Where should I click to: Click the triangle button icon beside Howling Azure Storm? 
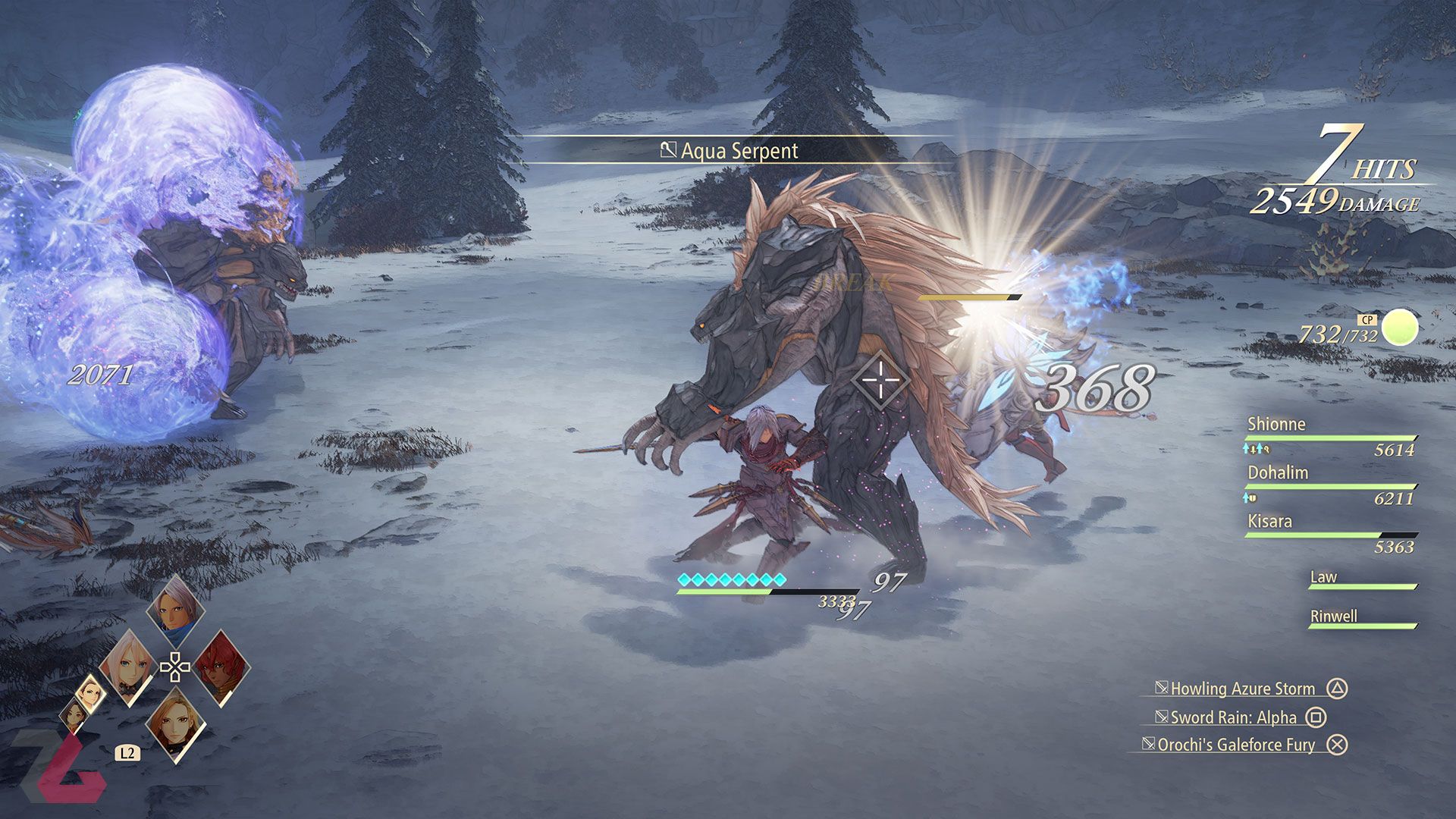click(x=1338, y=689)
